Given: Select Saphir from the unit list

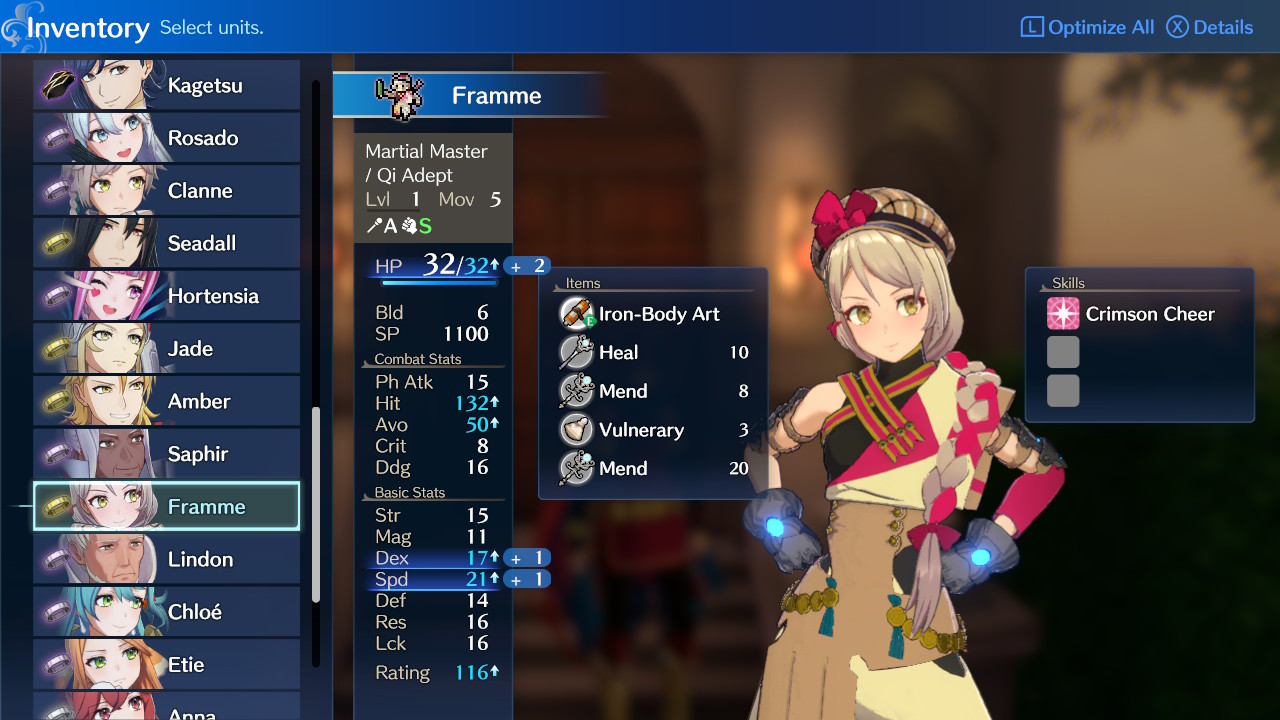Looking at the screenshot, I should 167,454.
